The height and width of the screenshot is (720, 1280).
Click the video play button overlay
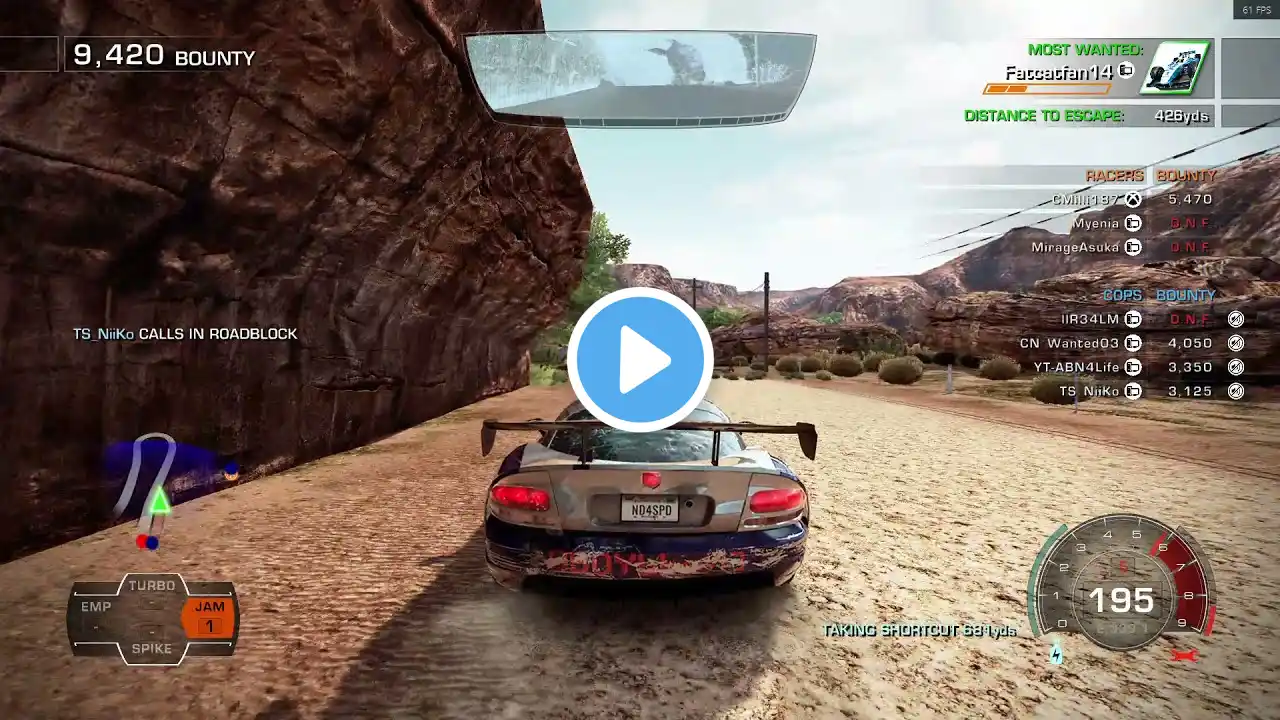tap(640, 360)
